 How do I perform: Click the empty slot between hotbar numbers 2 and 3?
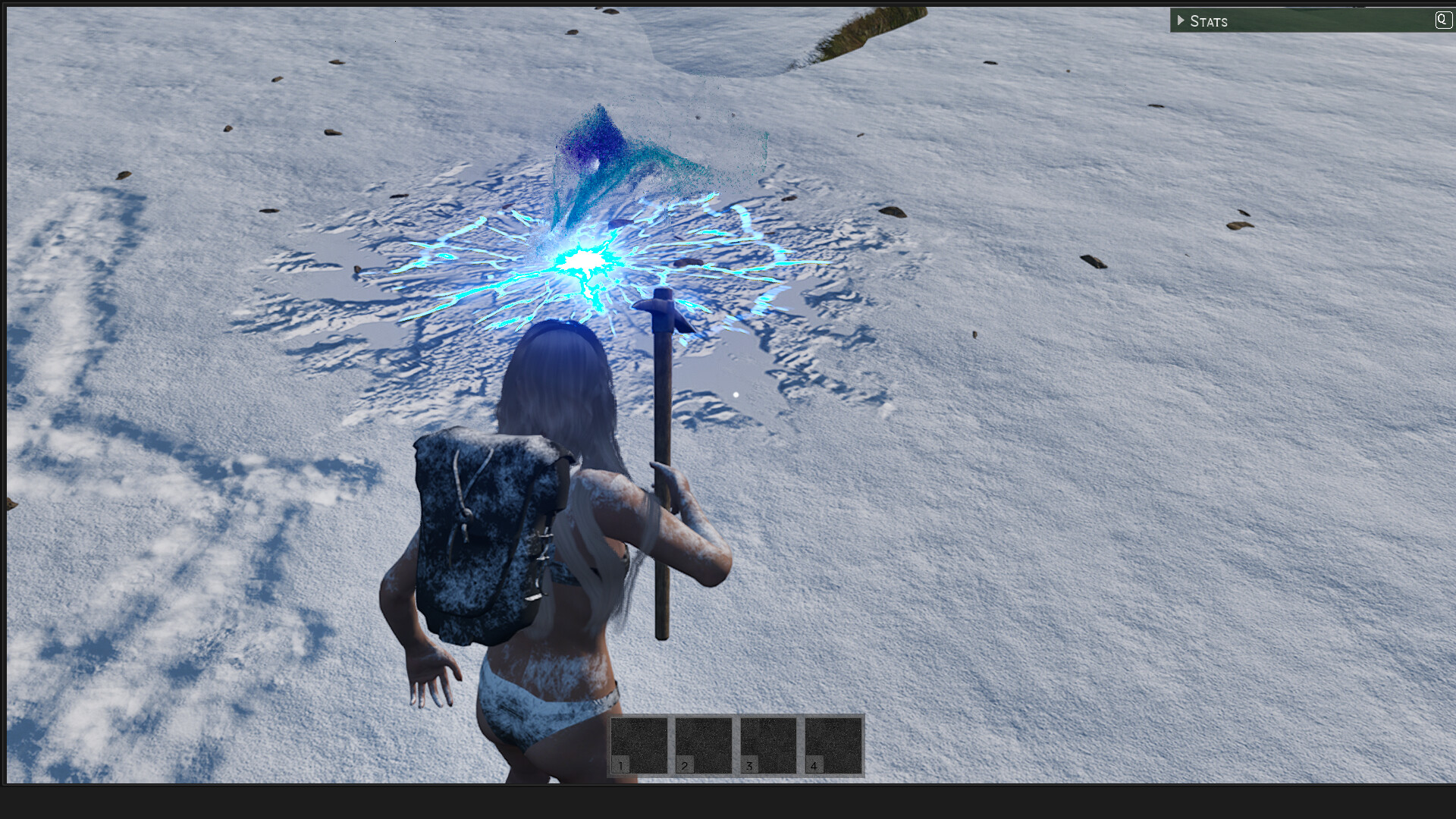pyautogui.click(x=736, y=746)
